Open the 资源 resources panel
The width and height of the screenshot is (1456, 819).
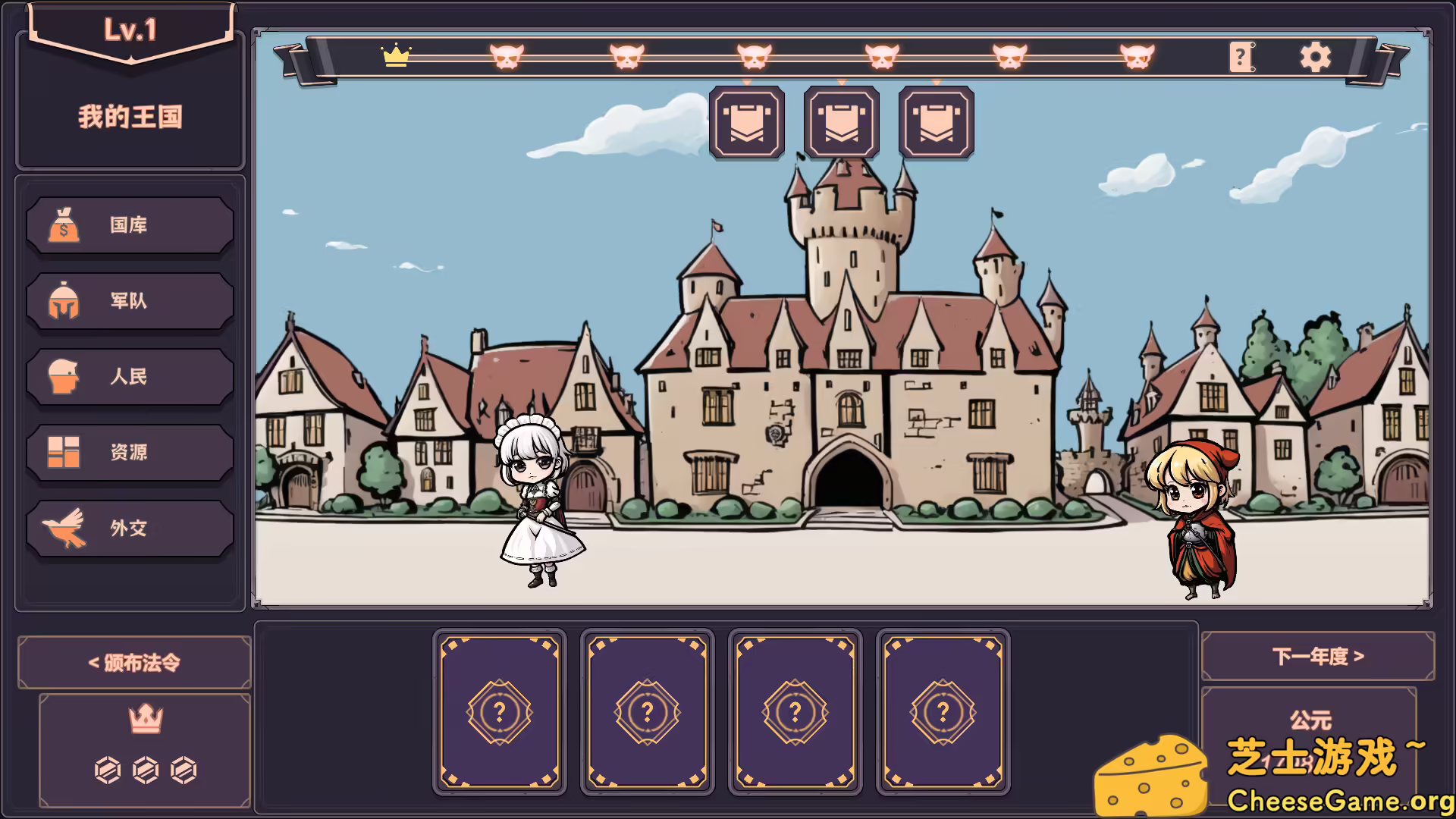130,452
